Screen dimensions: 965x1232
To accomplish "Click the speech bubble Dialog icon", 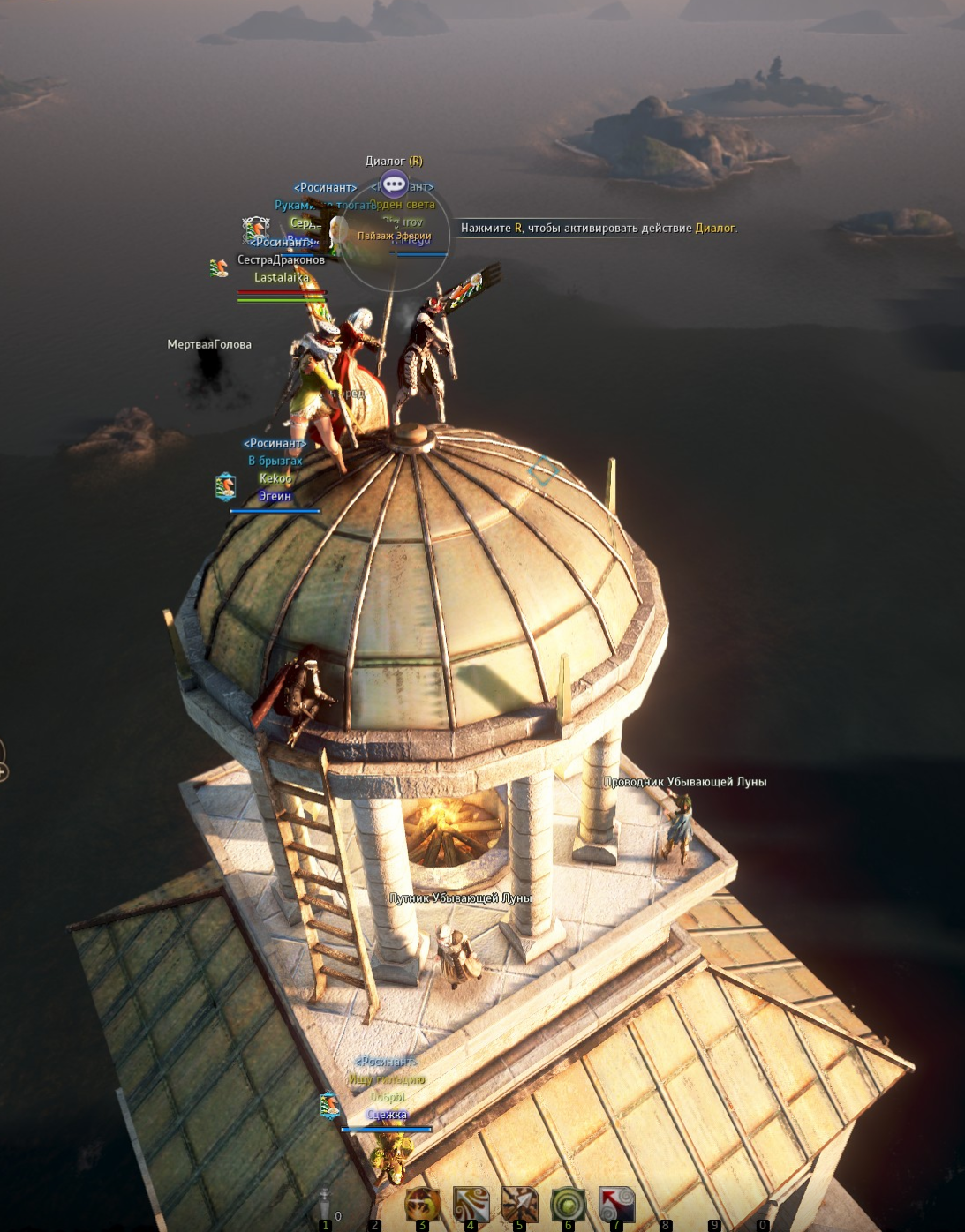I will (394, 184).
